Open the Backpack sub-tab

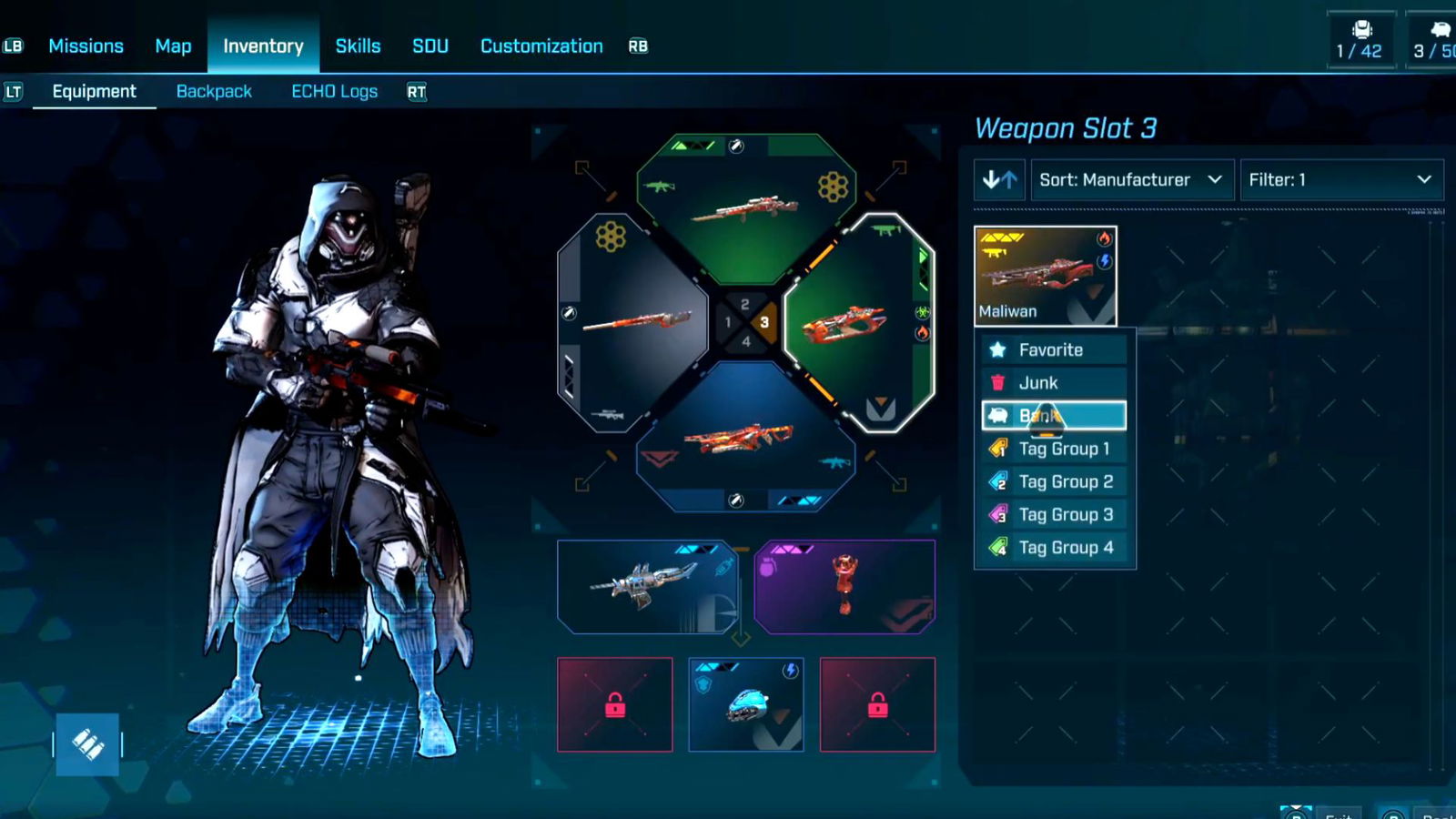tap(214, 92)
